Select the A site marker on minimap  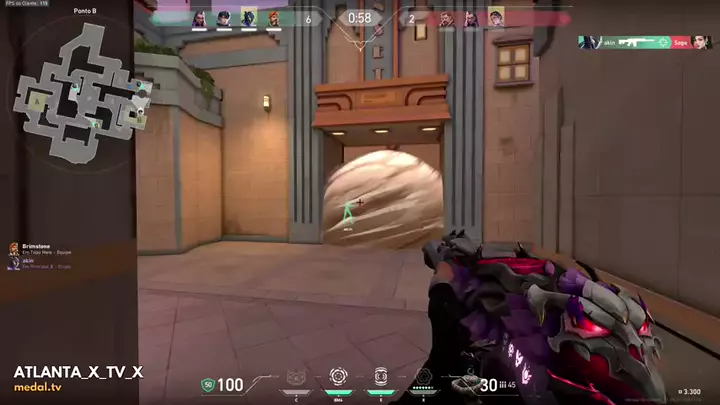pos(37,100)
